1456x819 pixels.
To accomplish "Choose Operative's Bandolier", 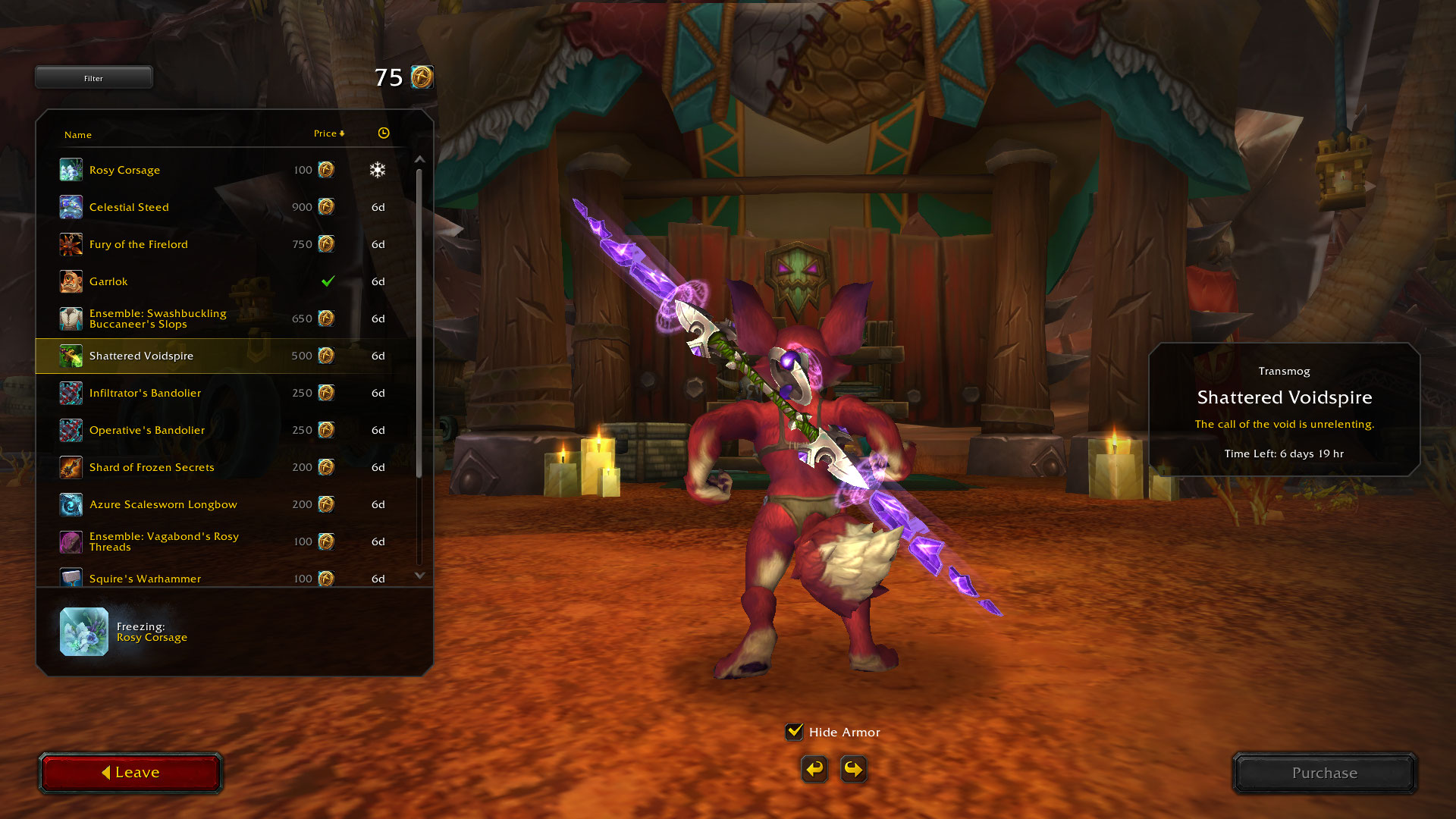I will tap(147, 430).
